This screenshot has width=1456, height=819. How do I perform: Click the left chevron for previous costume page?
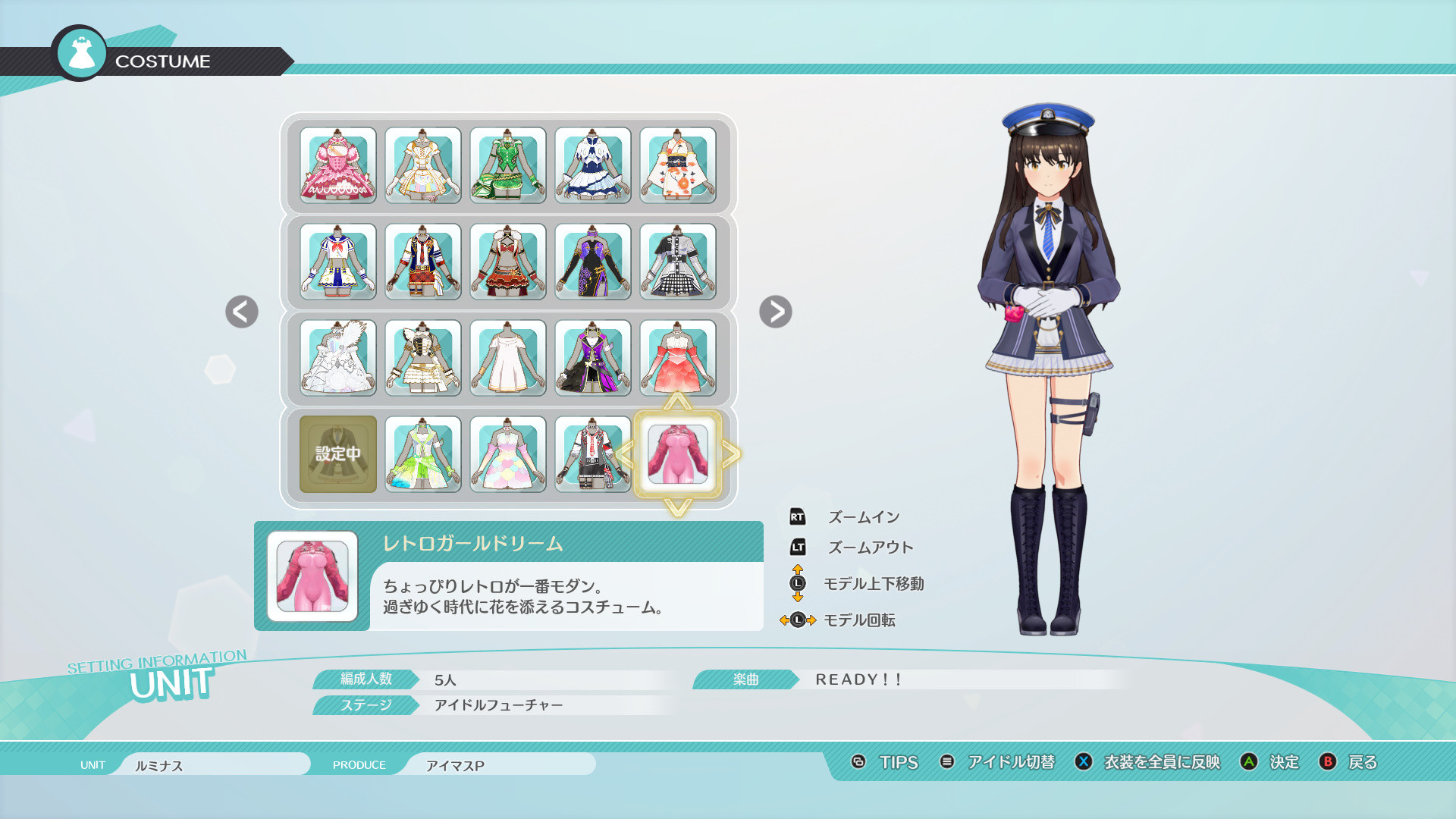point(241,312)
